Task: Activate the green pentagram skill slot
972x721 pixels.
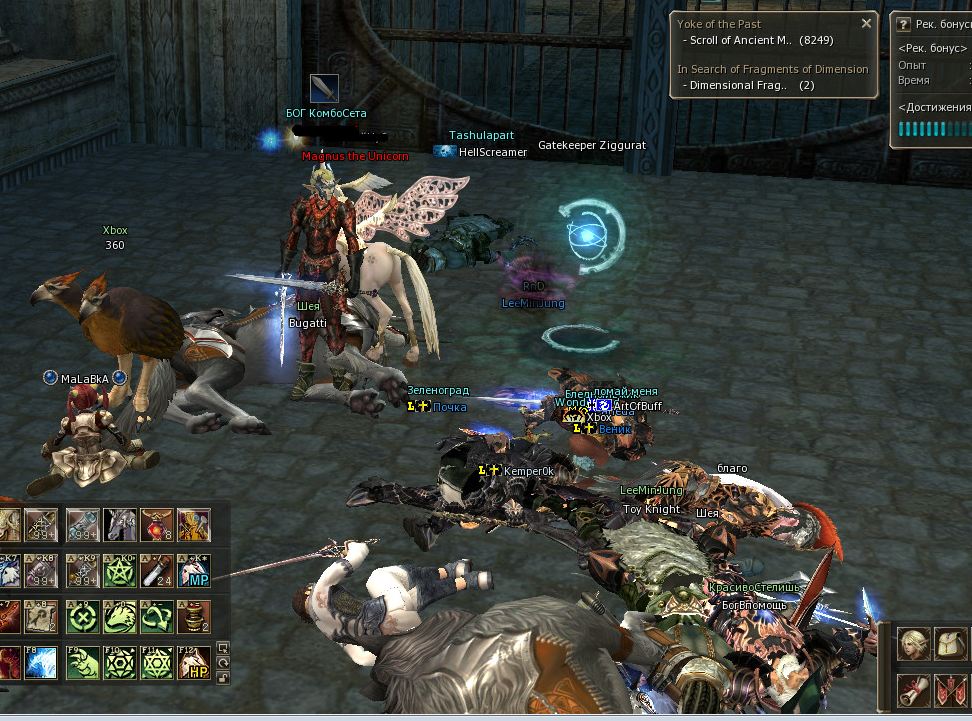Action: (119, 571)
